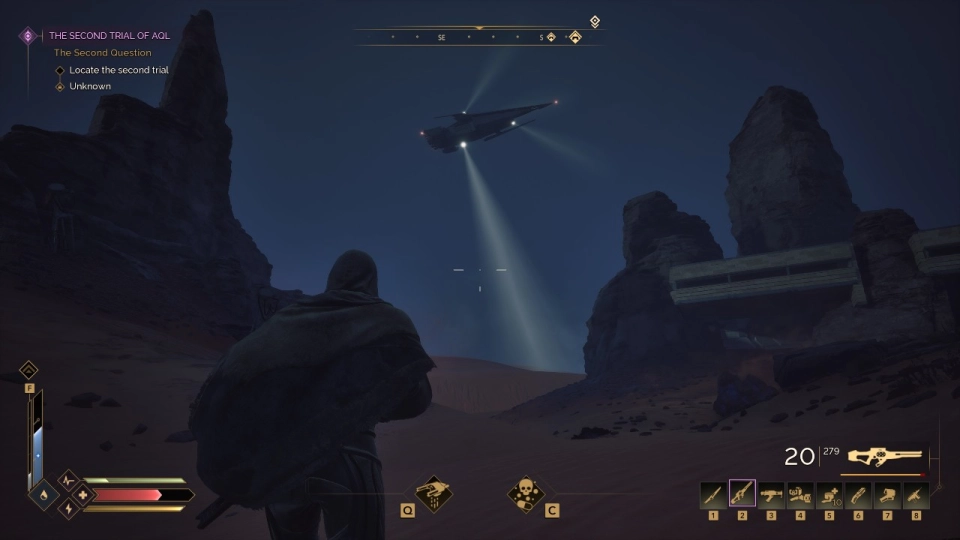Activate the hand-pouring ability icon

(435, 492)
